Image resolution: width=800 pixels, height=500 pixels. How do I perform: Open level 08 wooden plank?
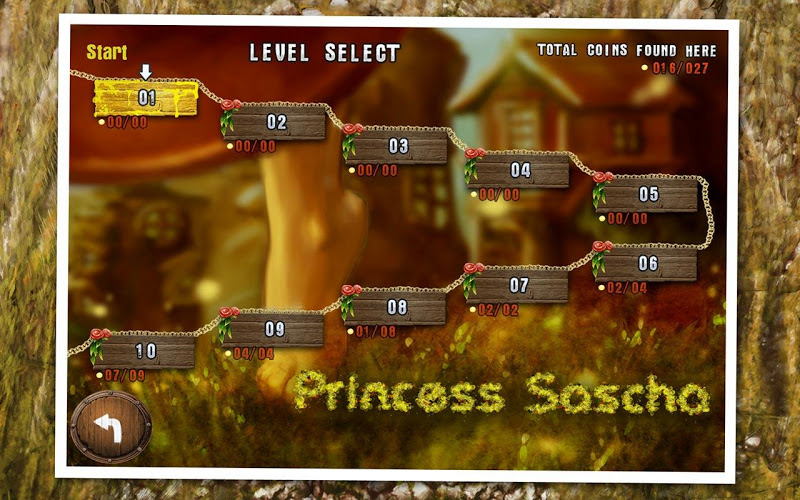tap(398, 308)
